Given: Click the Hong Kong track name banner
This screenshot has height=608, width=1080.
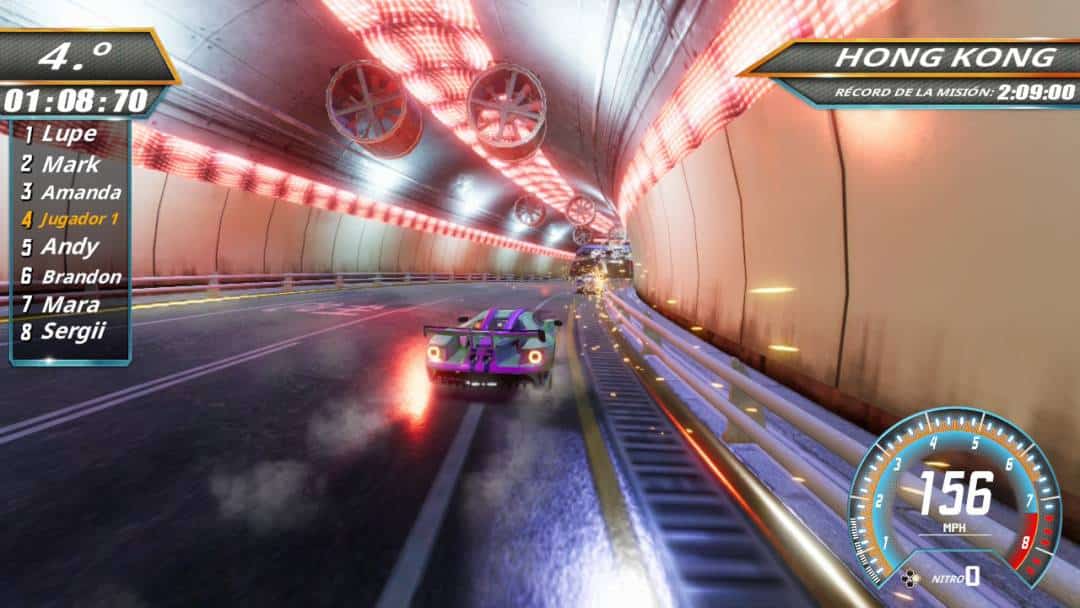Looking at the screenshot, I should tap(945, 57).
